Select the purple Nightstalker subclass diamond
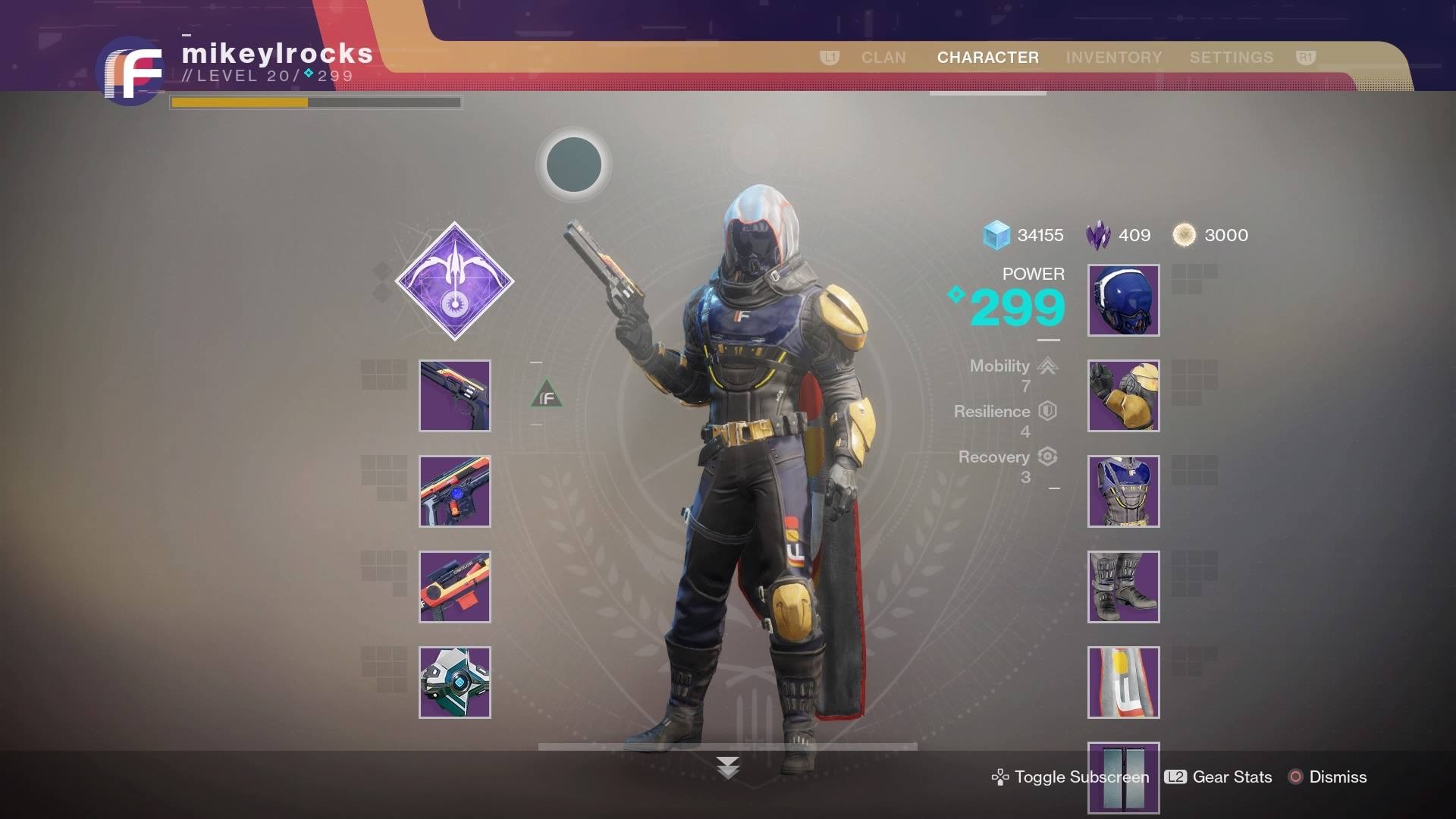The width and height of the screenshot is (1456, 819). point(454,281)
